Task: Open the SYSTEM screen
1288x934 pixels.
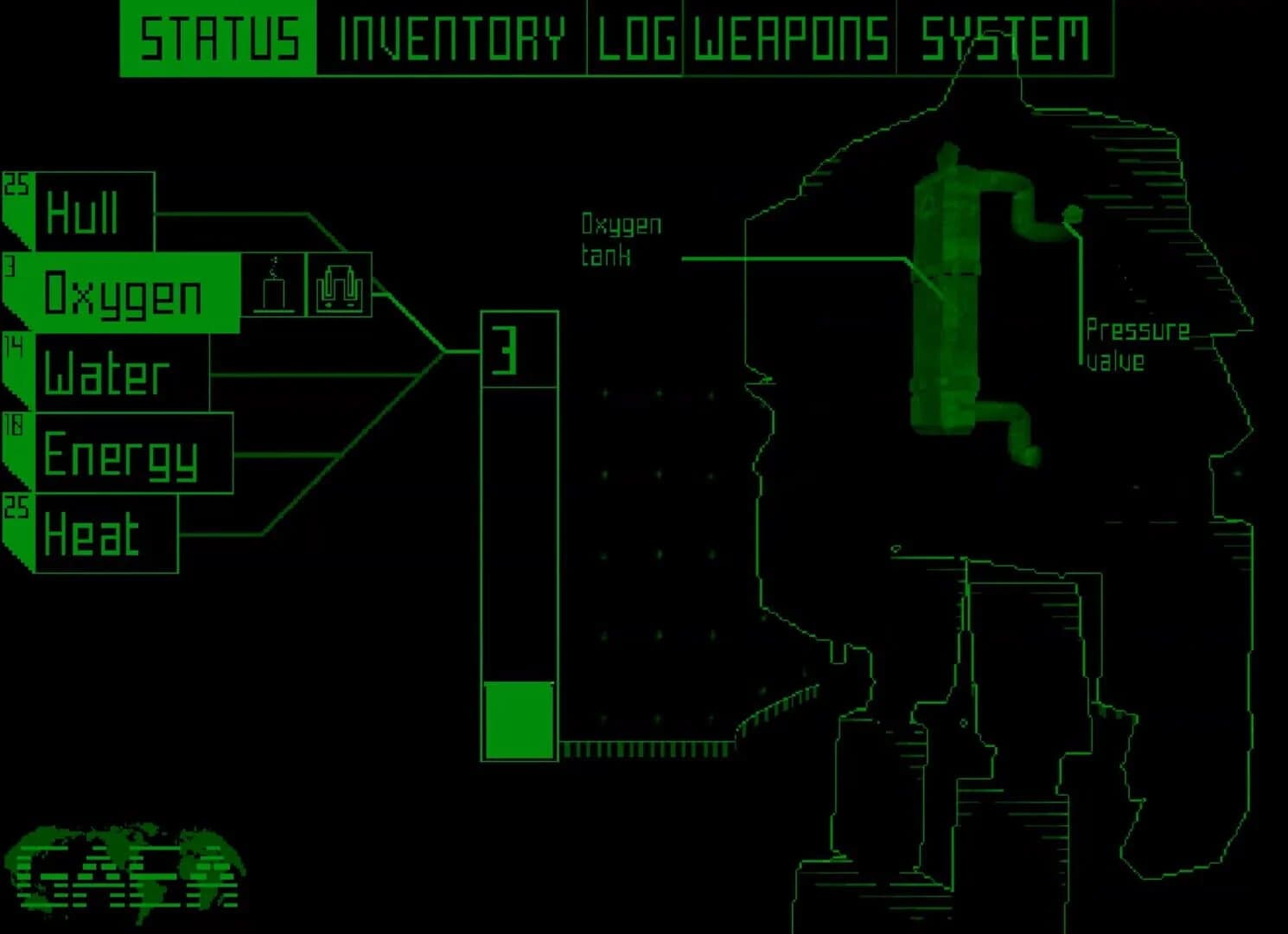Action: [1005, 36]
